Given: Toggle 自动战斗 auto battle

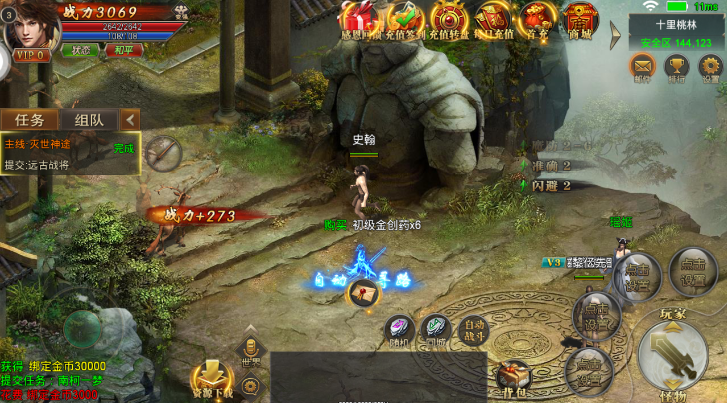Looking at the screenshot, I should click(473, 328).
